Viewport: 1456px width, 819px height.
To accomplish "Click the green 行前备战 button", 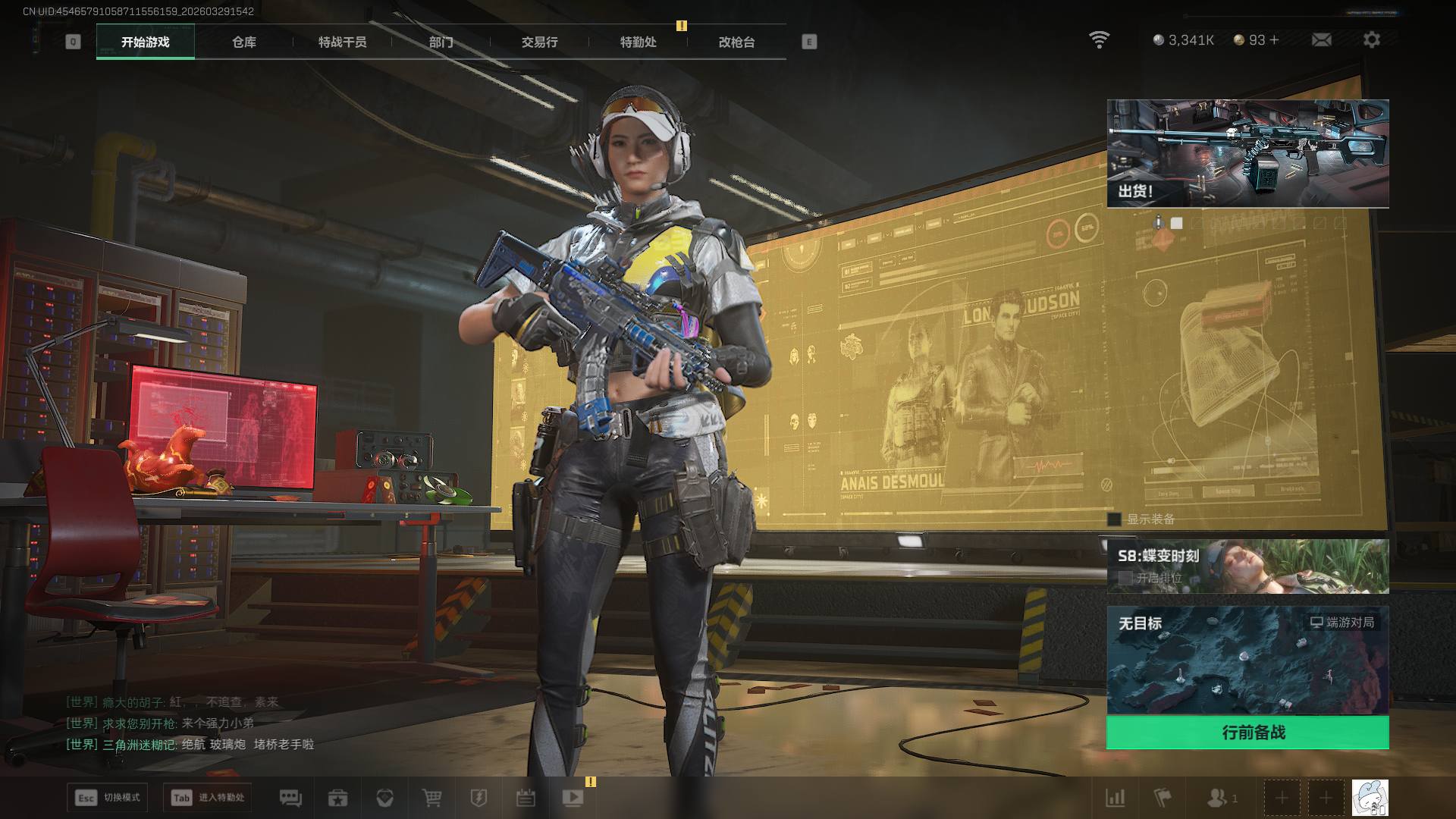I will click(1247, 733).
